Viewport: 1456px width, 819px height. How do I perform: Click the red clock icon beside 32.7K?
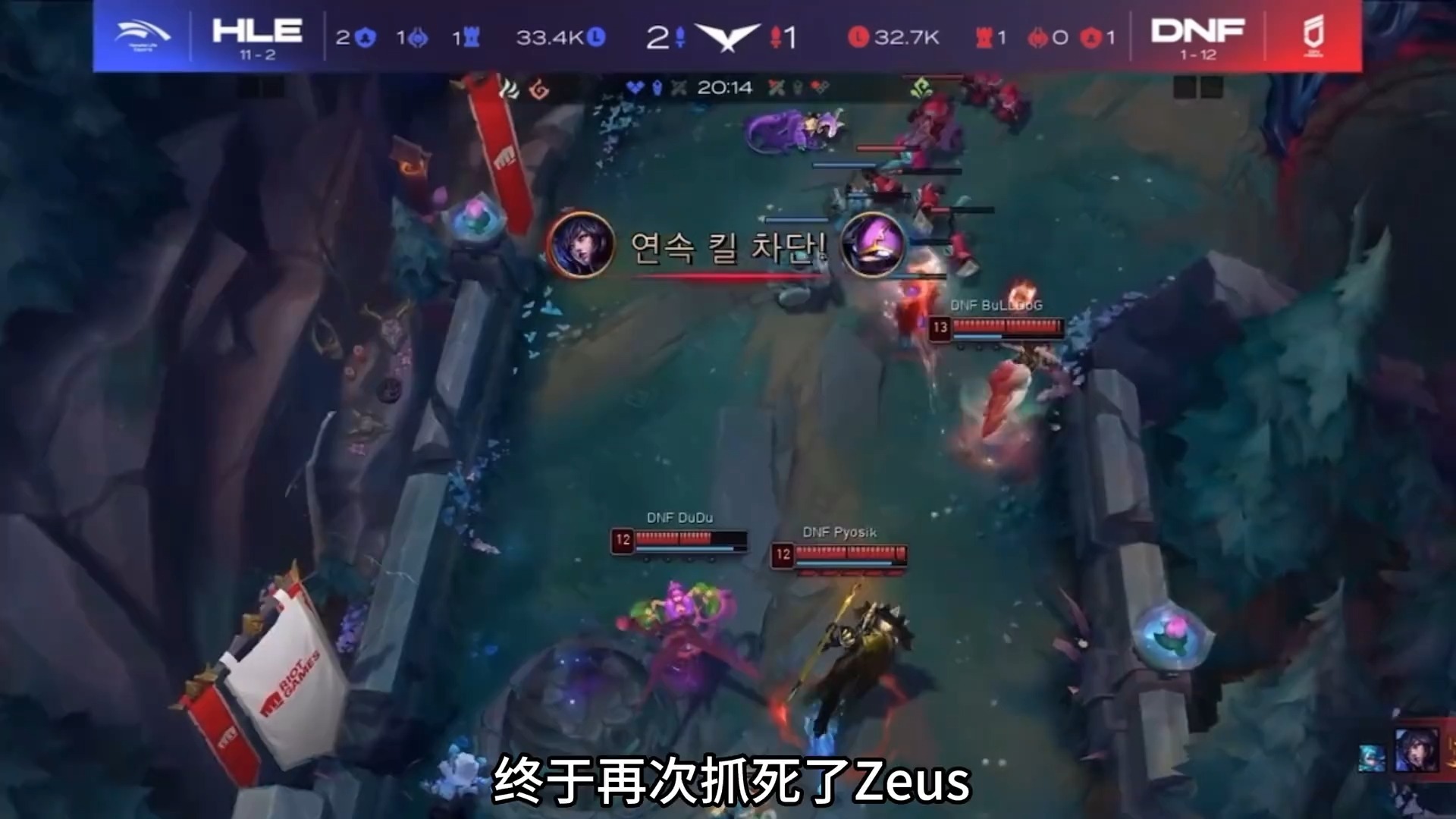(858, 38)
